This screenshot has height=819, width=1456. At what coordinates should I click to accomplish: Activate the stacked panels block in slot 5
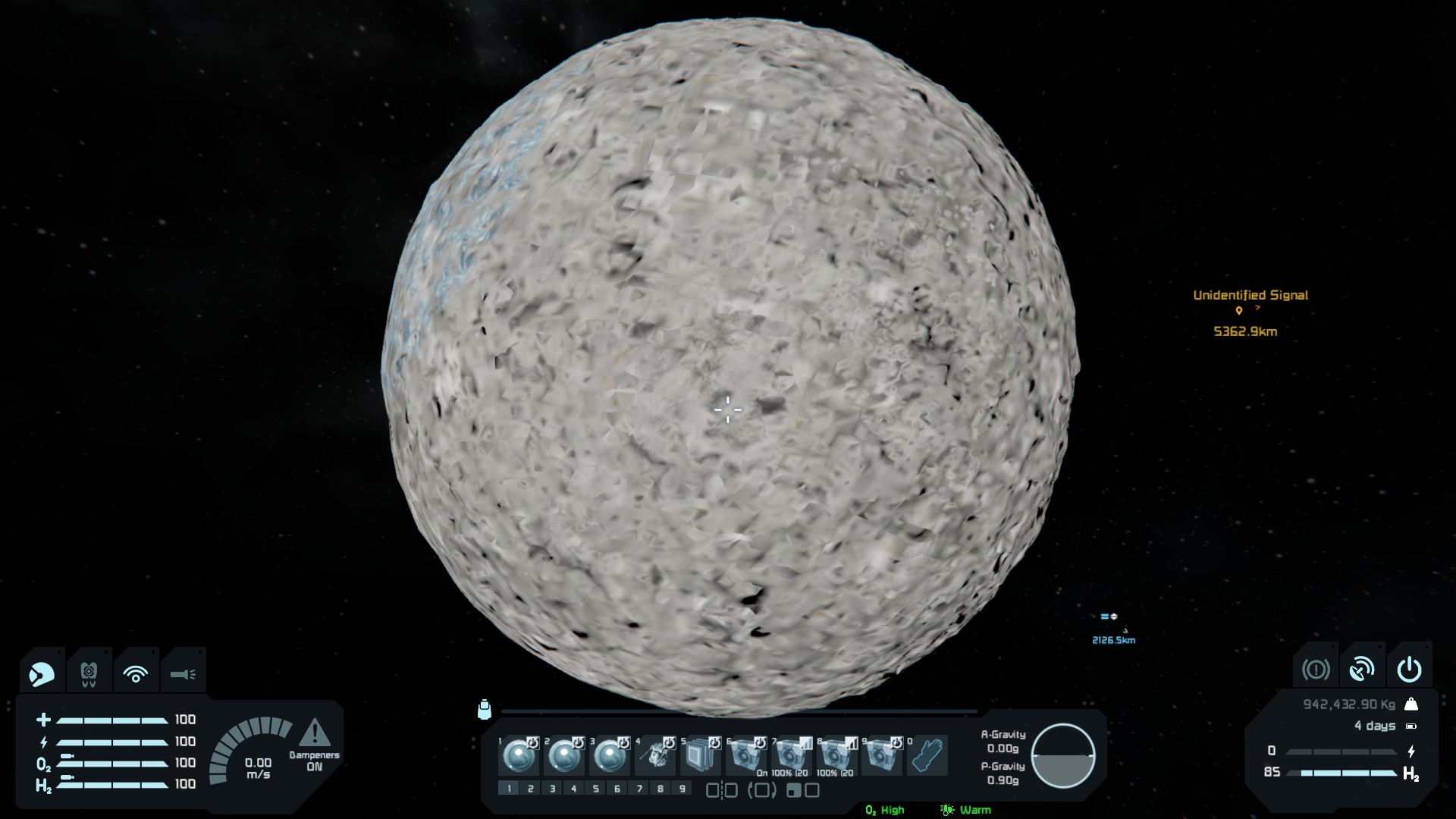click(699, 756)
